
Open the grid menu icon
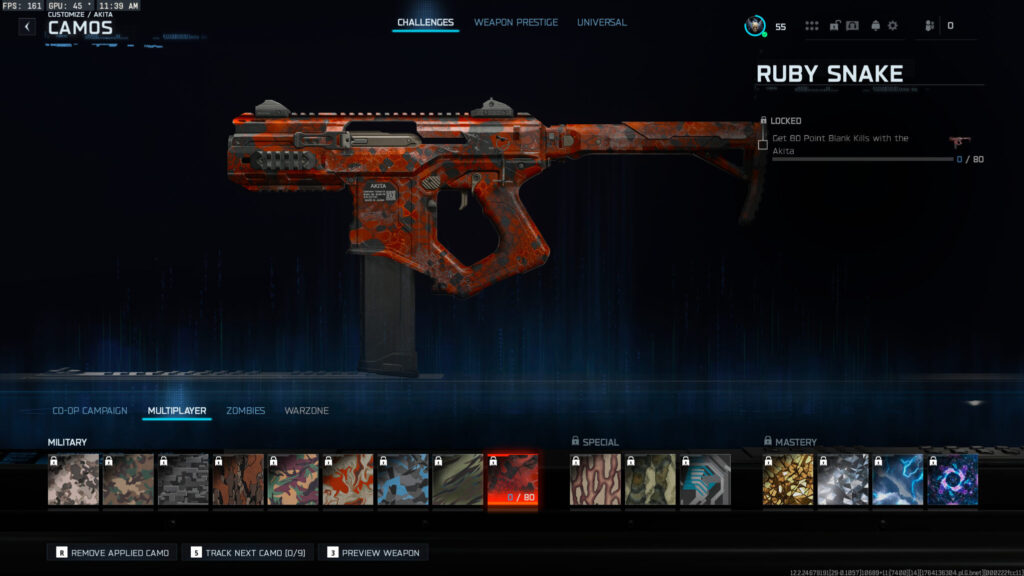pos(812,26)
